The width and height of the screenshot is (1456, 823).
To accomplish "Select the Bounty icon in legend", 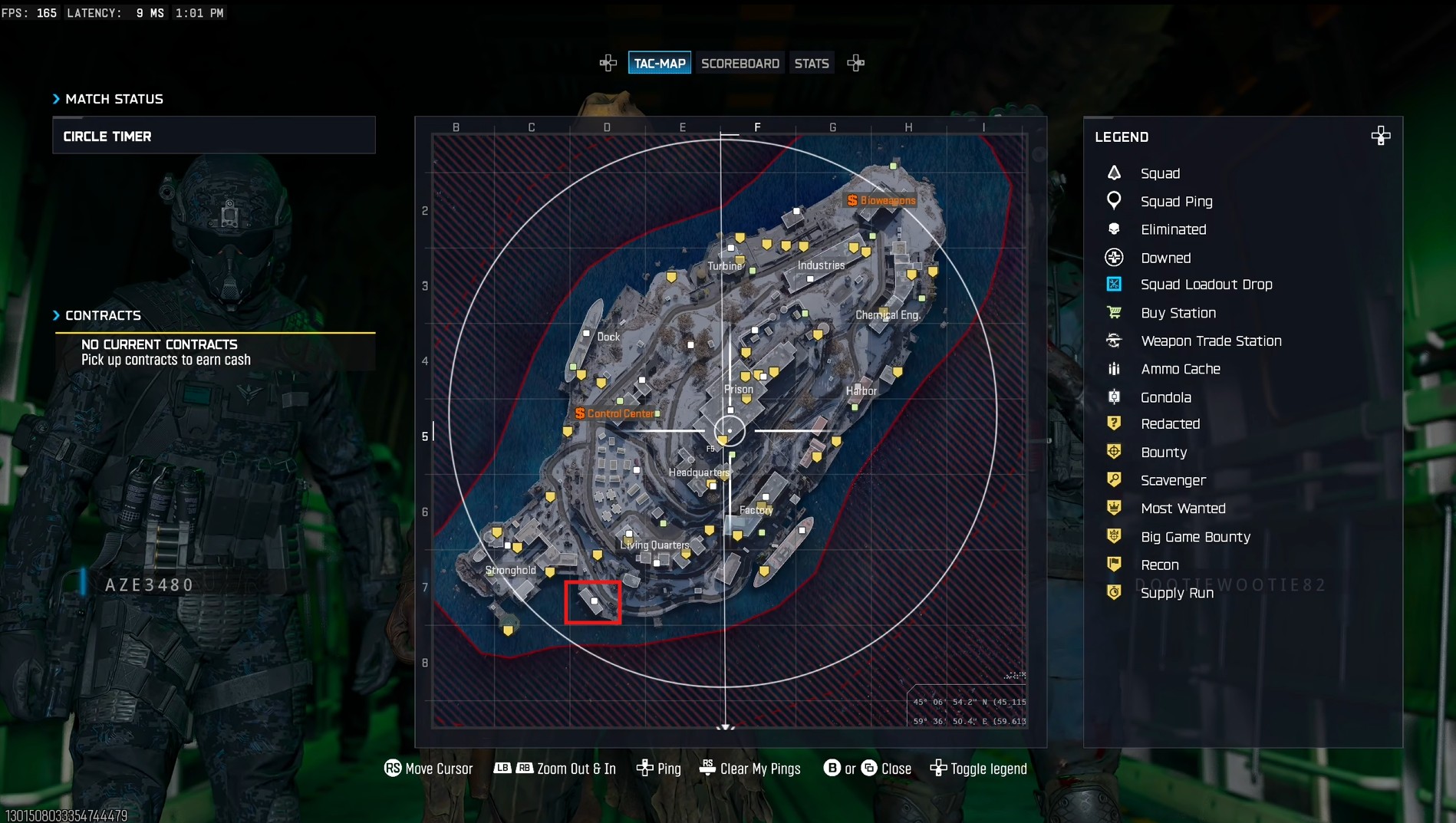I will (x=1114, y=451).
